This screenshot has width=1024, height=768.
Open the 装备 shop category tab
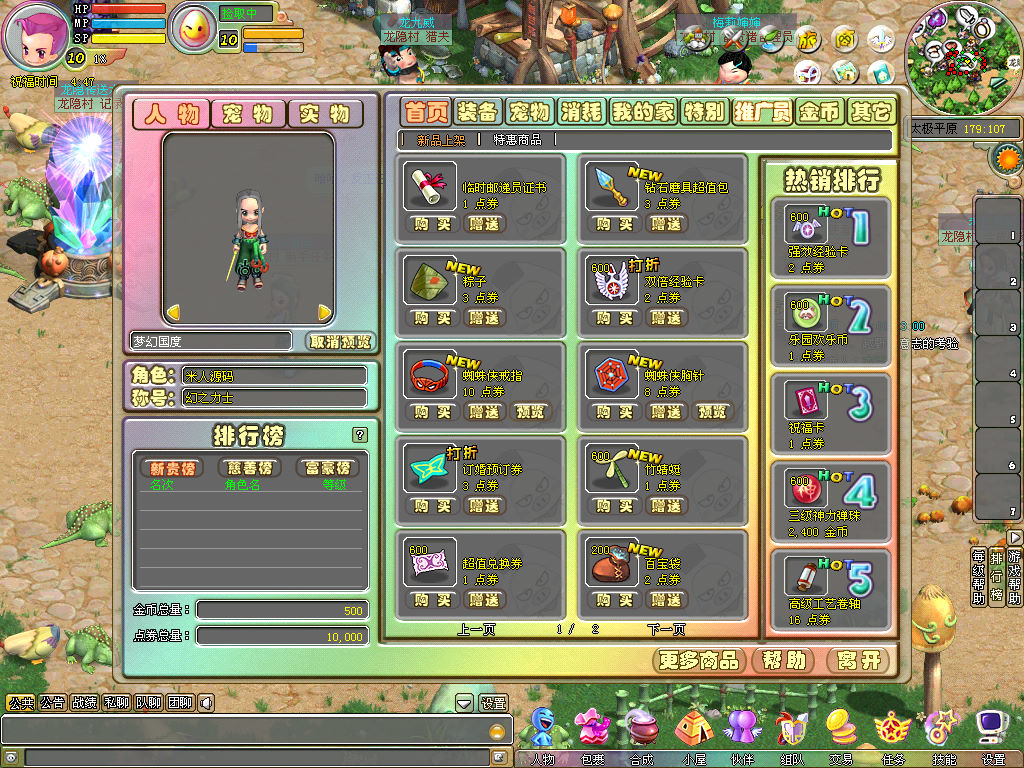coord(477,111)
